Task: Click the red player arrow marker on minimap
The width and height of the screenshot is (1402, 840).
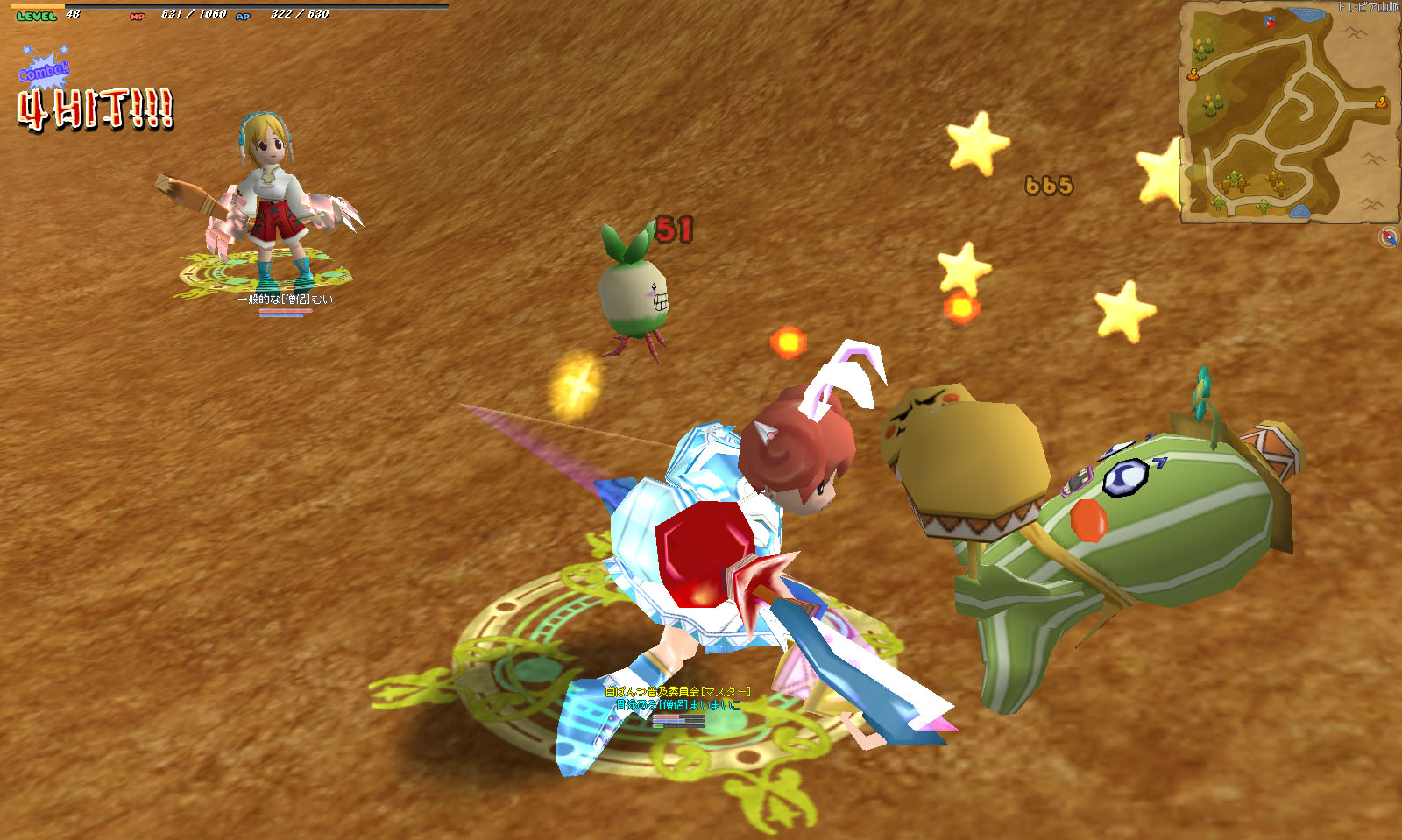Action: click(x=1270, y=21)
